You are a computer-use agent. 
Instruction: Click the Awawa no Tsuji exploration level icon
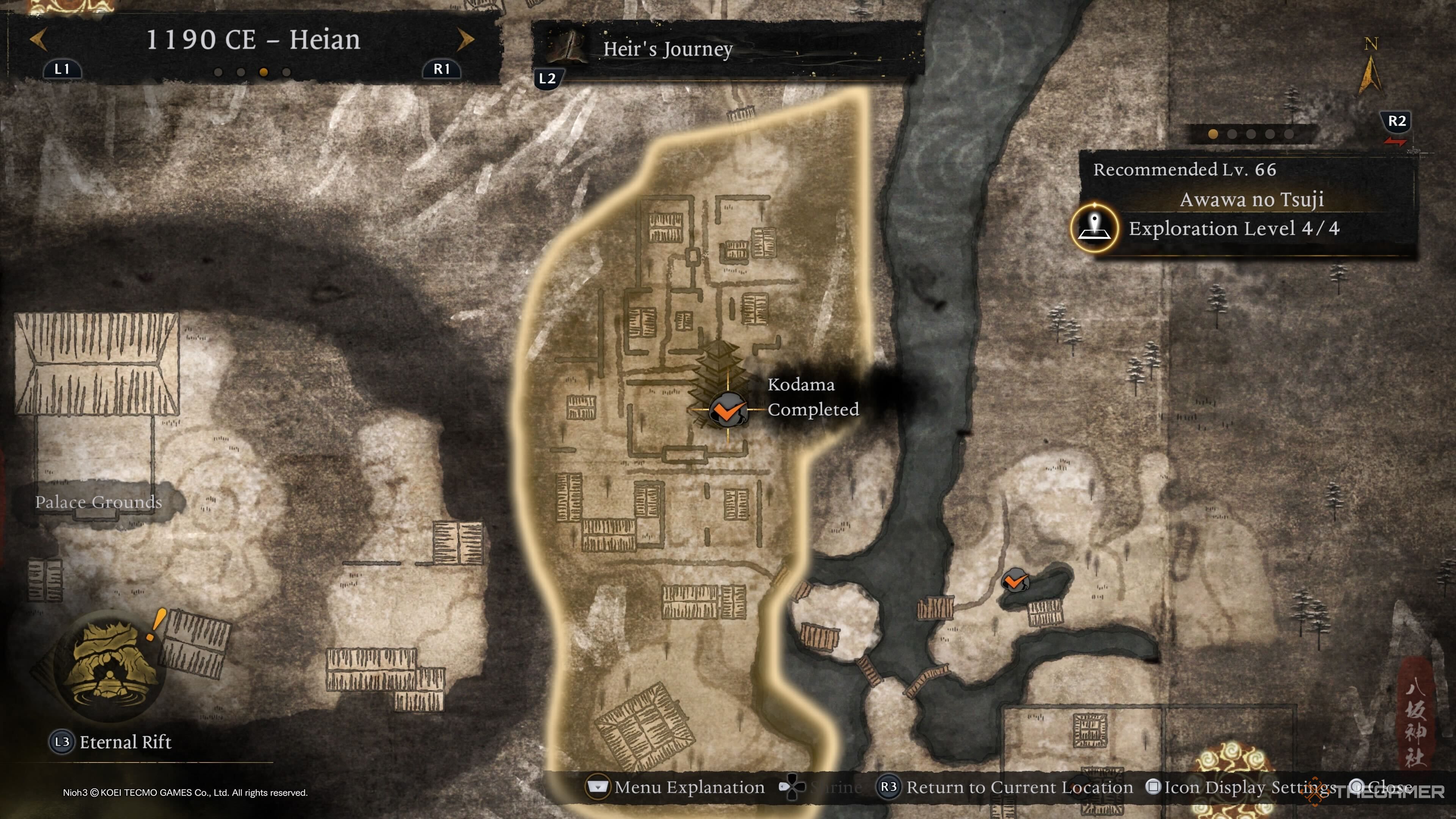[x=1095, y=228]
